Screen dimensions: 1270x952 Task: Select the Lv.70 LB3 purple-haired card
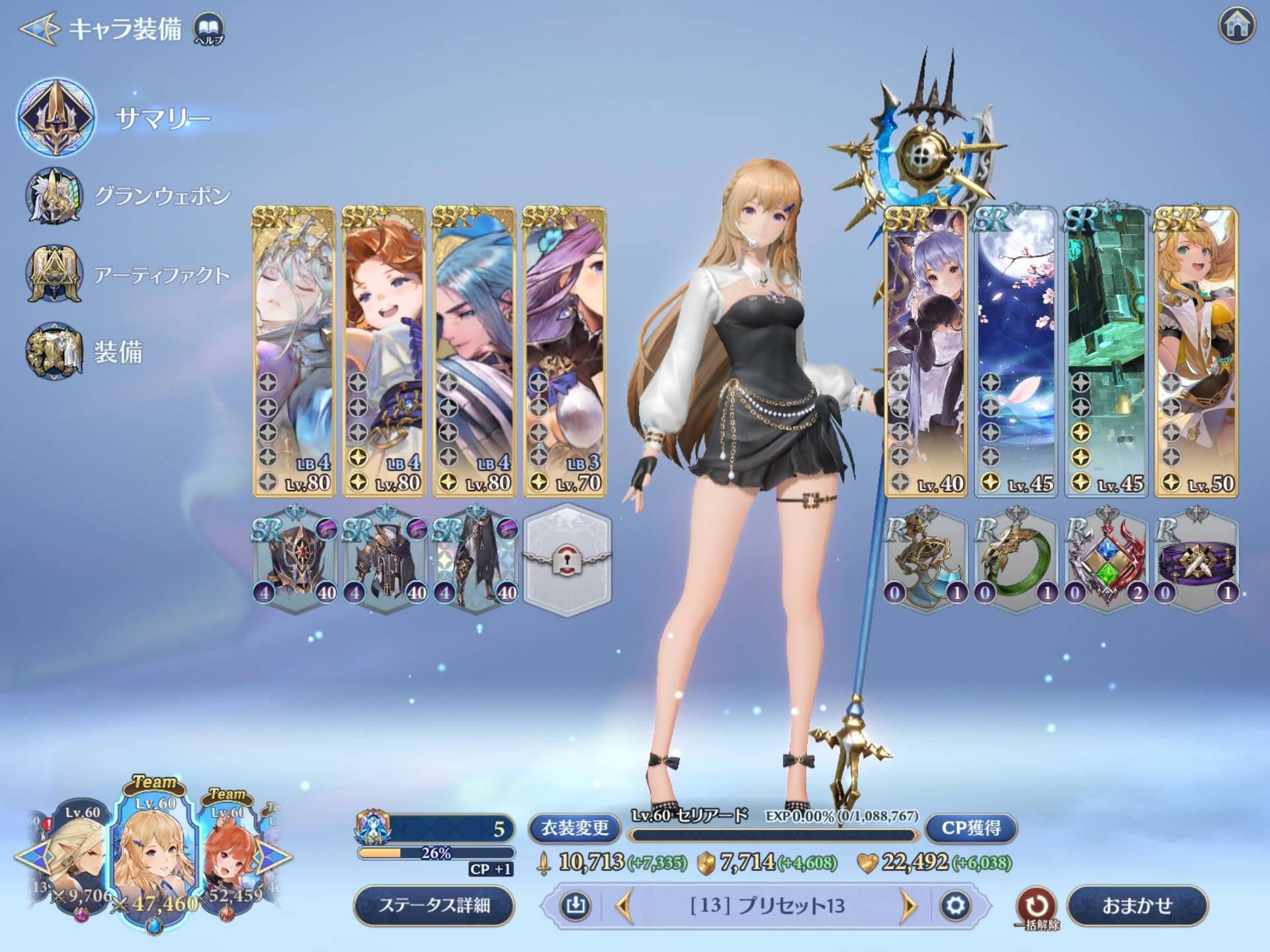coord(564,352)
